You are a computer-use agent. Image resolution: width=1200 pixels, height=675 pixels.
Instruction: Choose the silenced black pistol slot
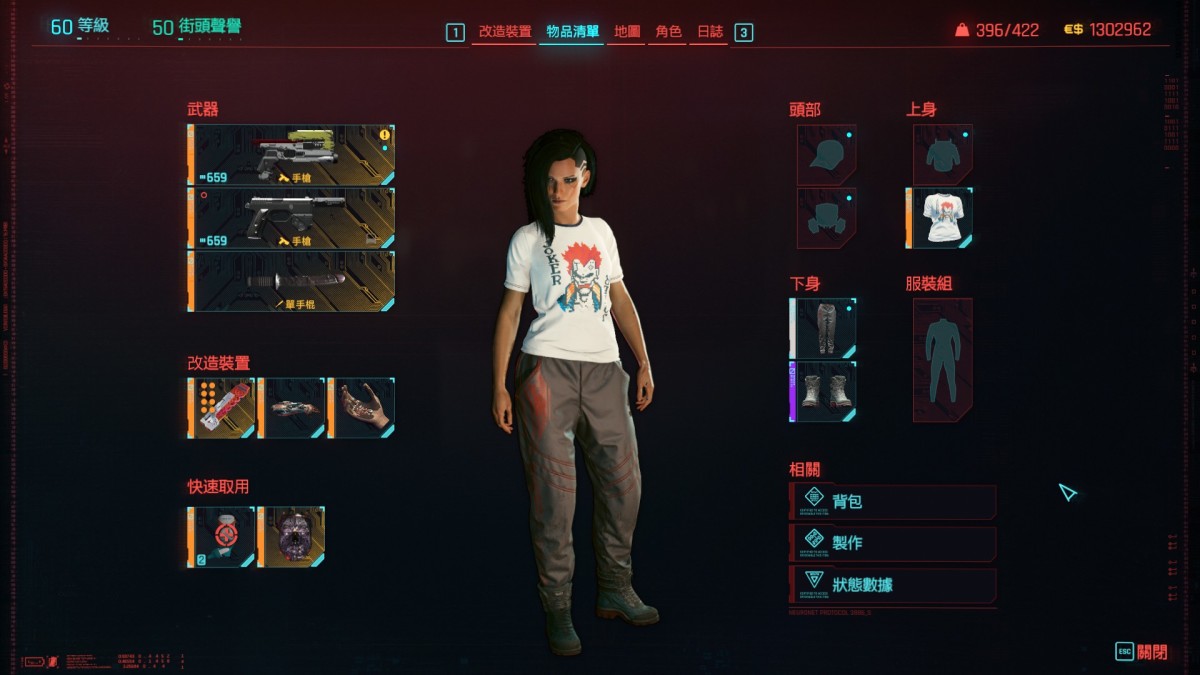click(292, 218)
